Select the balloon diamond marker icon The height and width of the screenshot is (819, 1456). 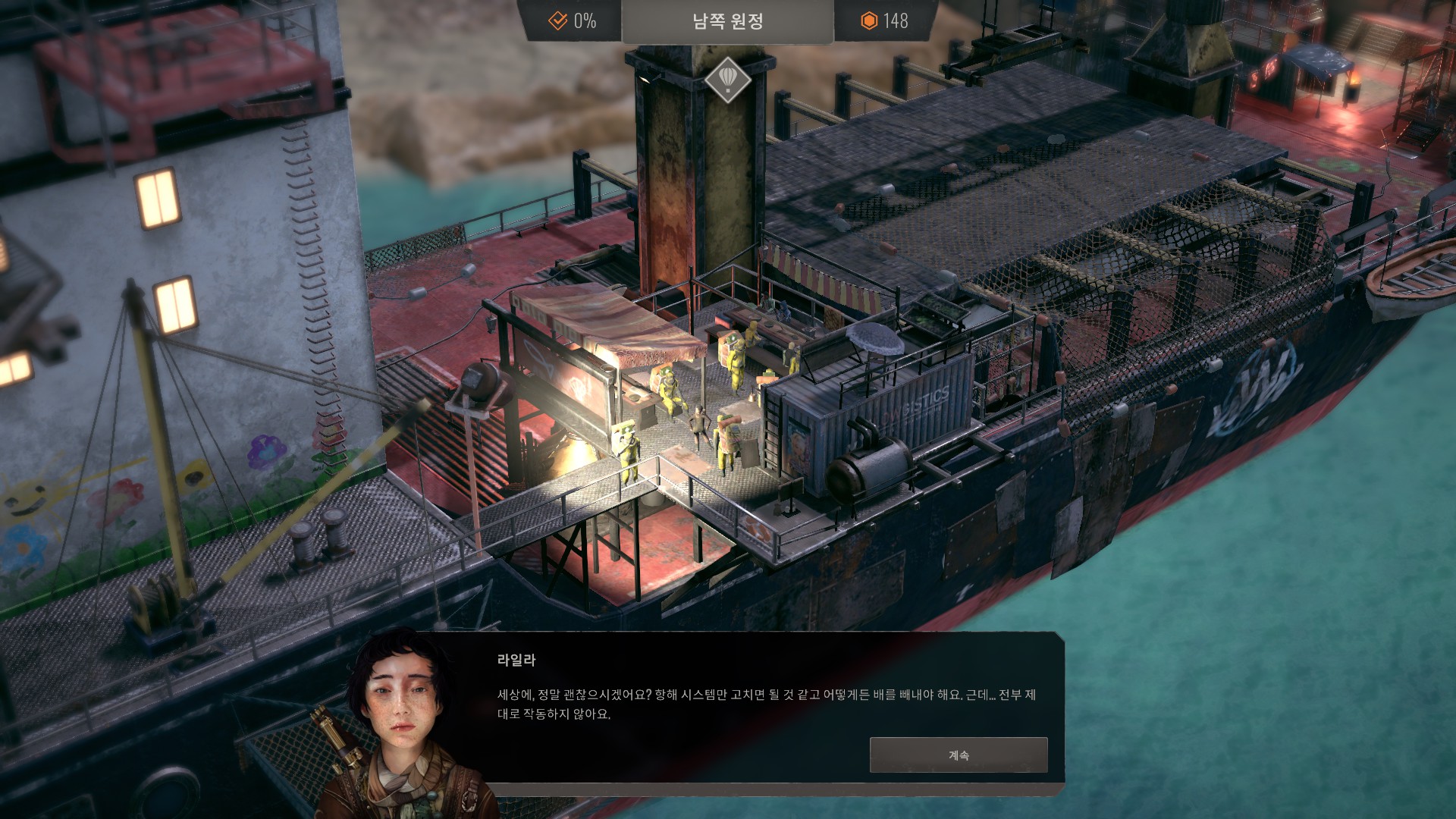tap(727, 79)
